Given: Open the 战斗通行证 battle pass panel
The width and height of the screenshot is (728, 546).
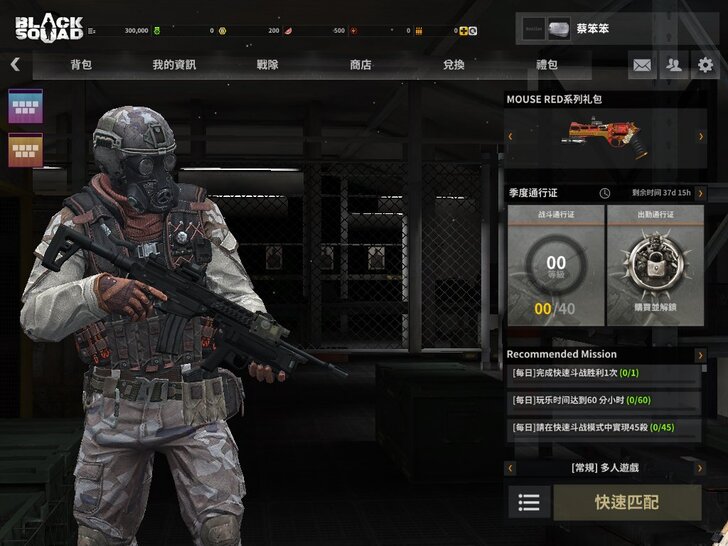Looking at the screenshot, I should (555, 265).
